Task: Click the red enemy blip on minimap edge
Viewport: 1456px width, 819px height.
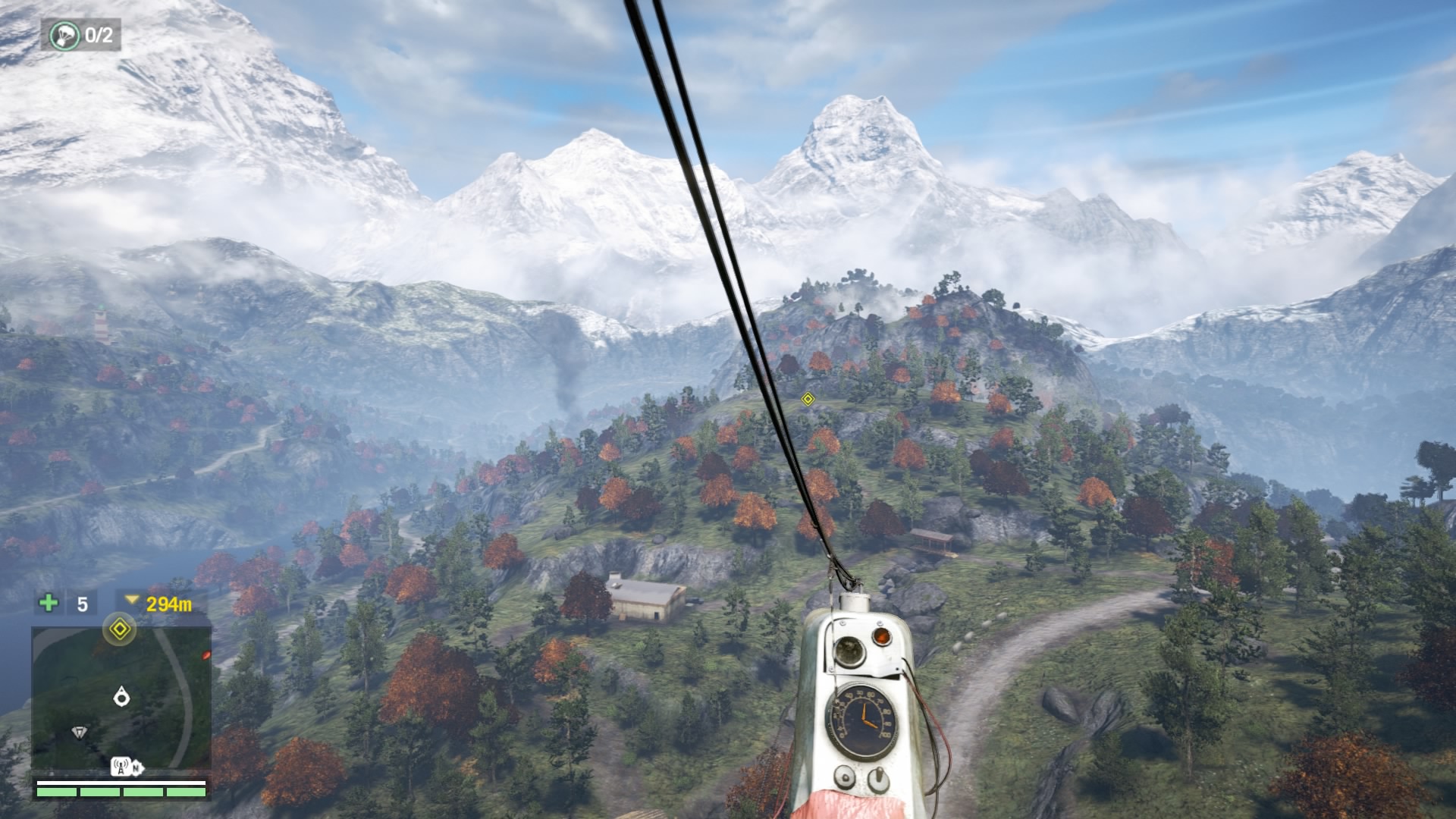Action: pos(206,654)
